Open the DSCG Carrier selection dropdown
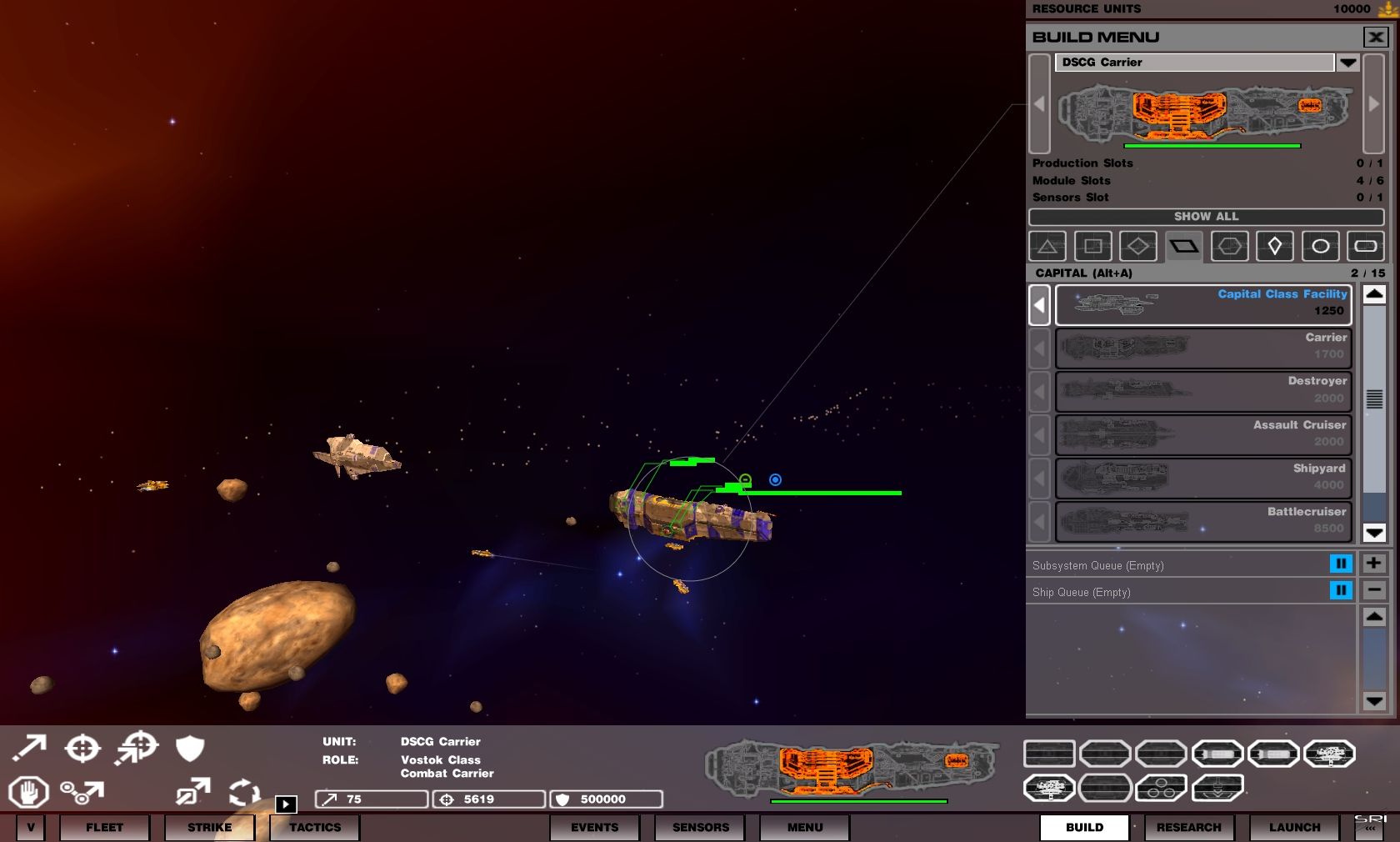The image size is (1400, 842). [1348, 62]
